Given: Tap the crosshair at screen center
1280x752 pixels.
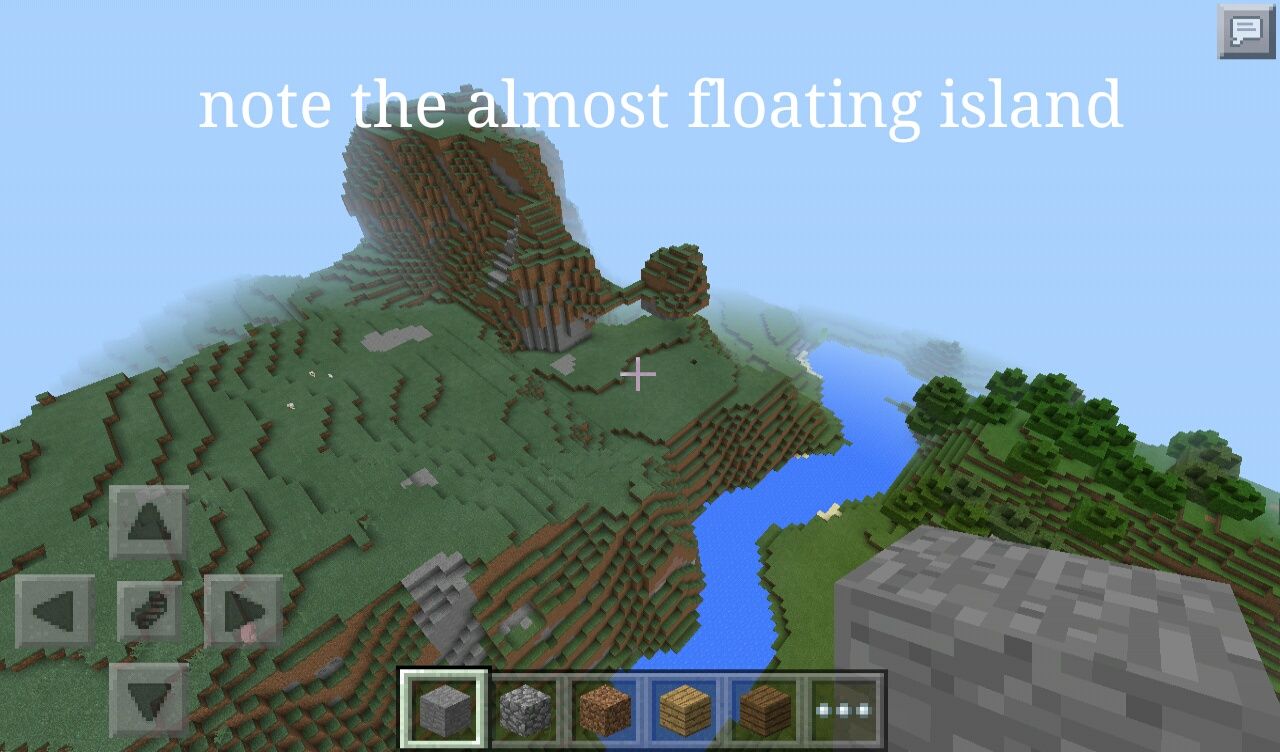Looking at the screenshot, I should pyautogui.click(x=637, y=375).
